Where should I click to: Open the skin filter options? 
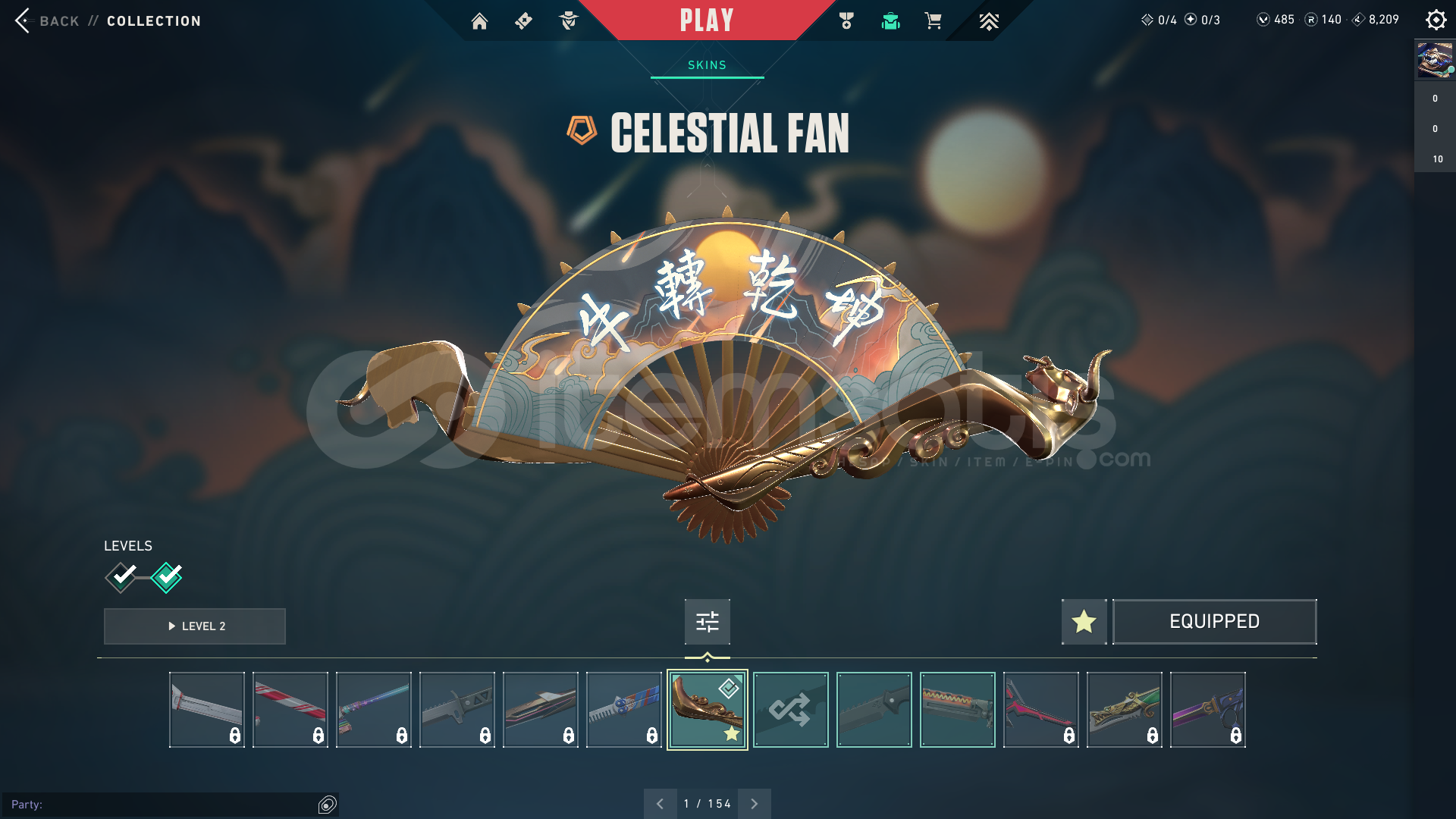[707, 622]
